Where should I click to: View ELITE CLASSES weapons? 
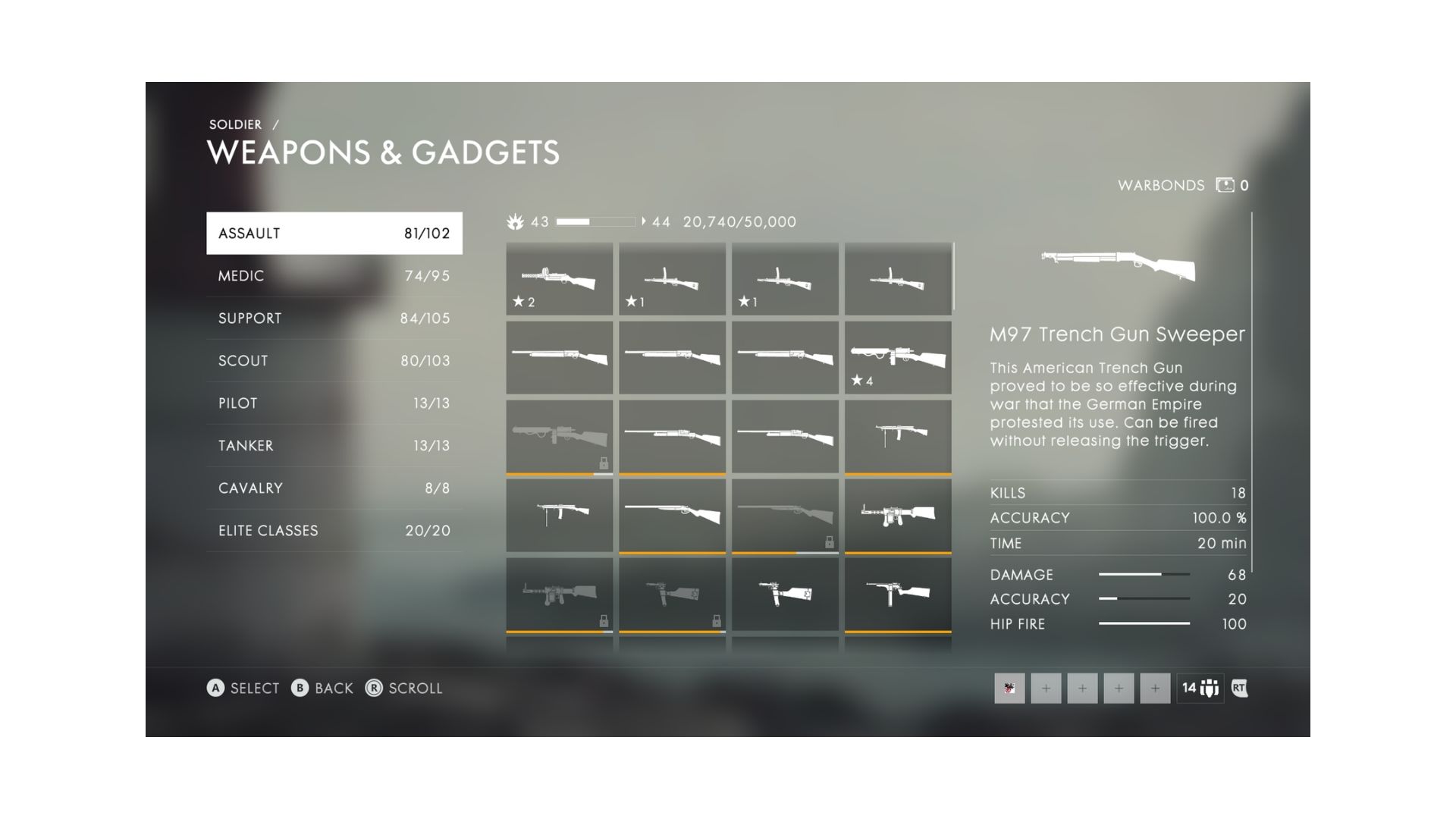334,530
